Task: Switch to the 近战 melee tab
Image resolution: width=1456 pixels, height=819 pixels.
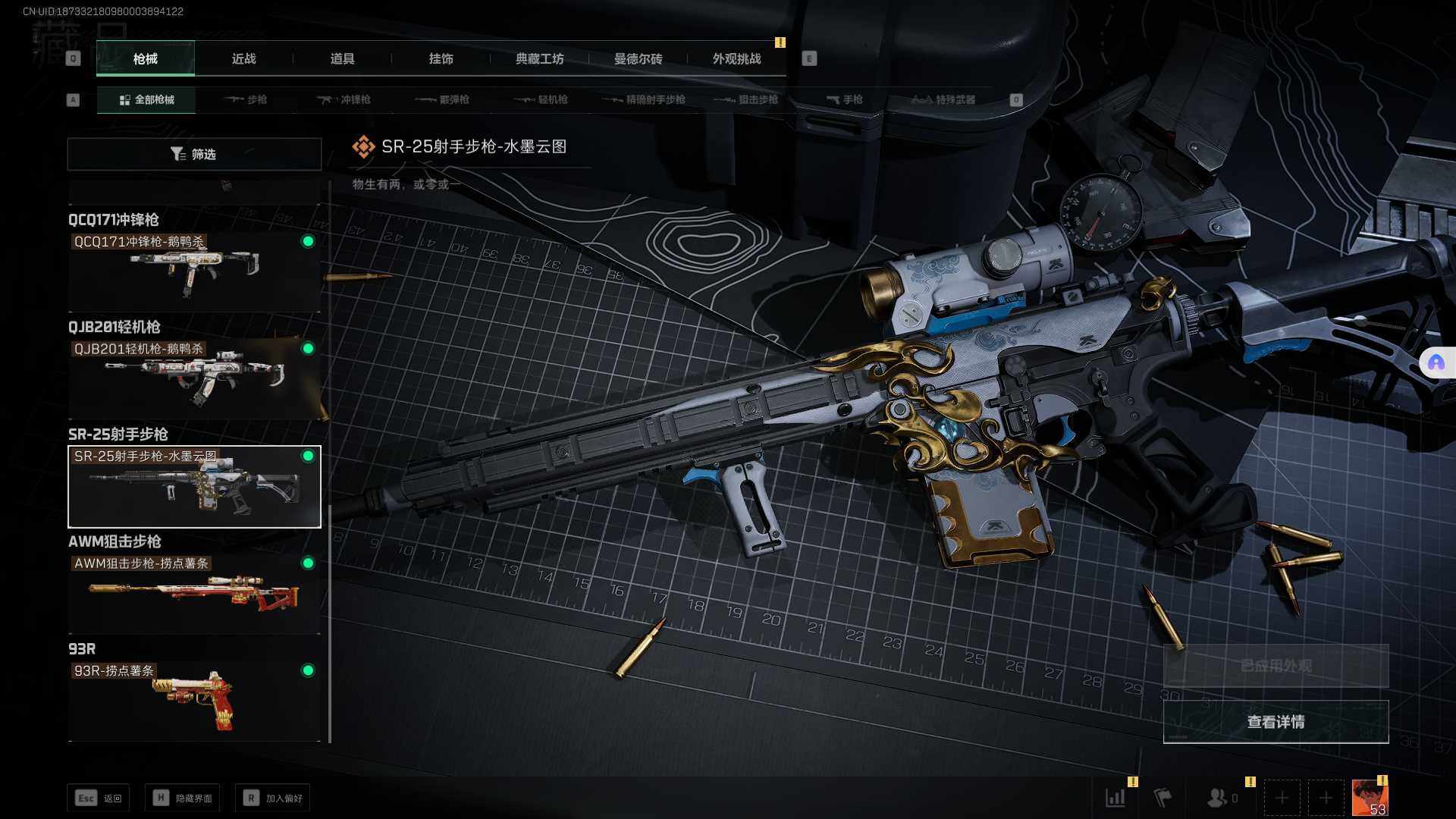Action: (x=243, y=59)
